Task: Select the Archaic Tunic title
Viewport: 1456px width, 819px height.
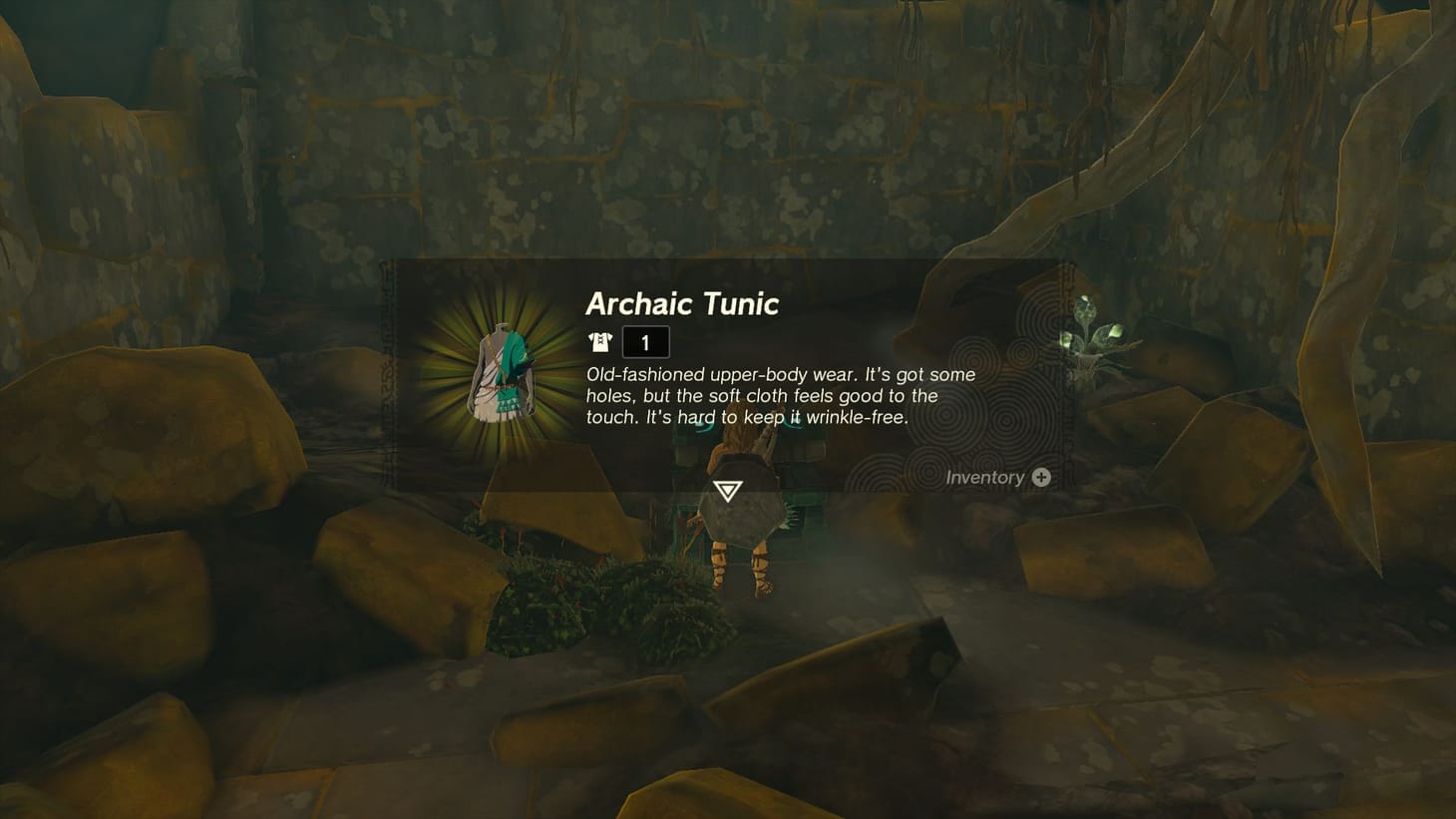Action: pyautogui.click(x=682, y=304)
